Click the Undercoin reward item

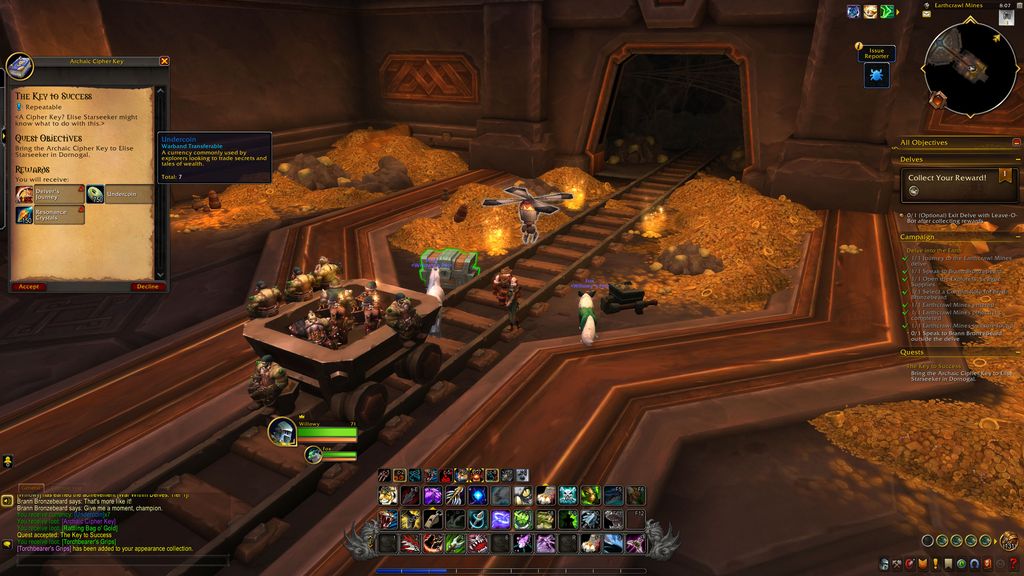click(118, 194)
